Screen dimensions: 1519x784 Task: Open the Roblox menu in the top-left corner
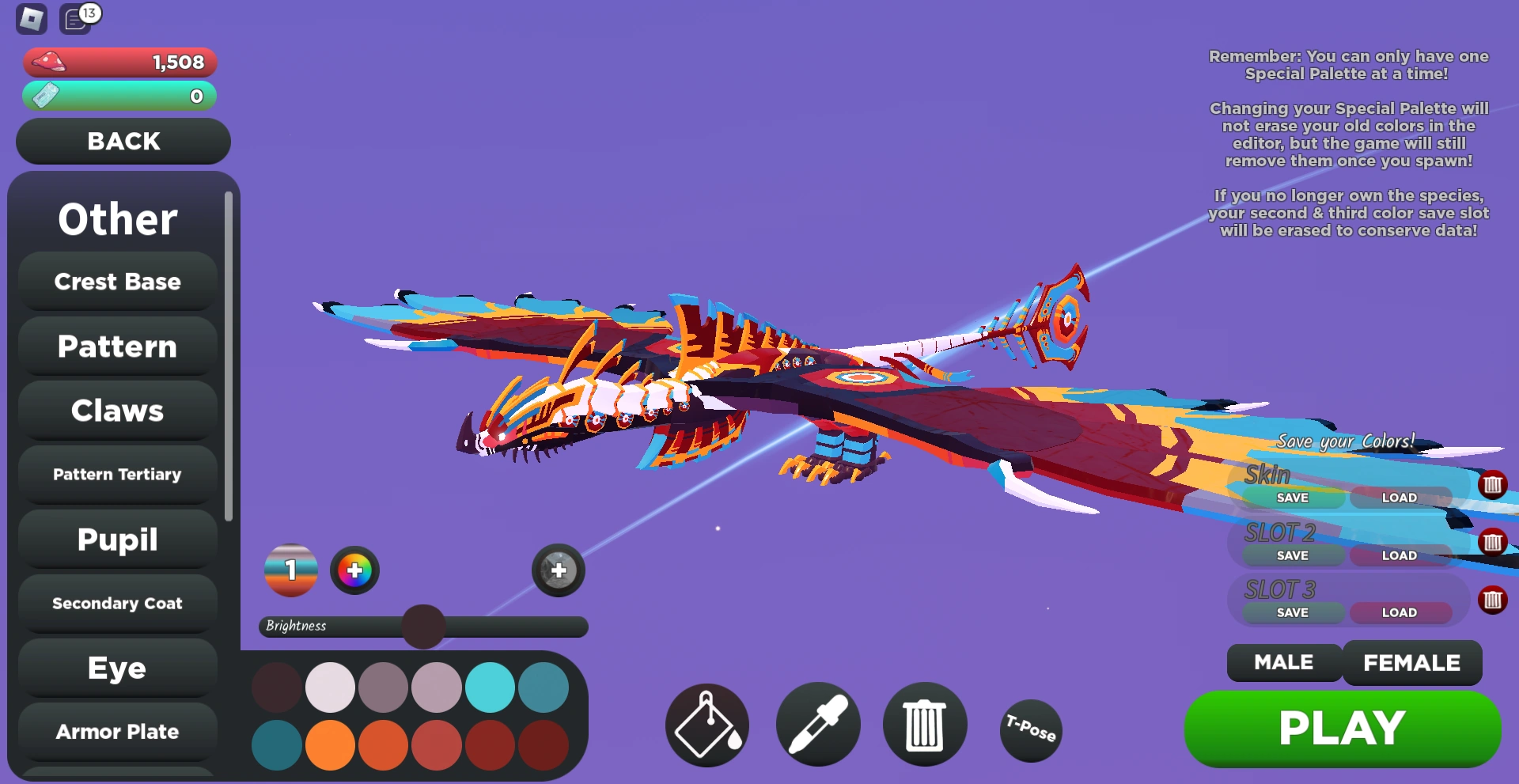click(x=30, y=18)
